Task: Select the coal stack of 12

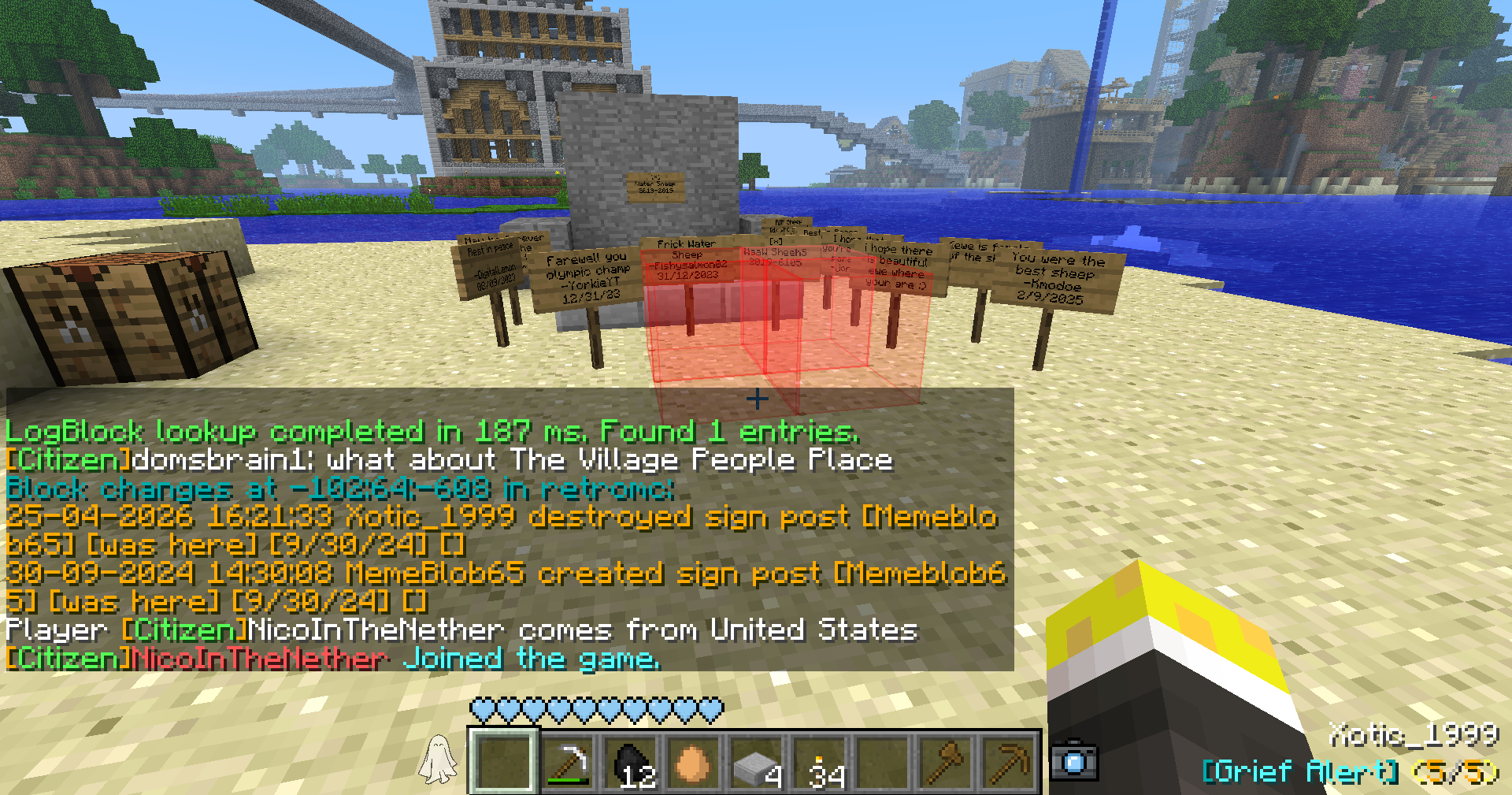Action: (x=630, y=762)
